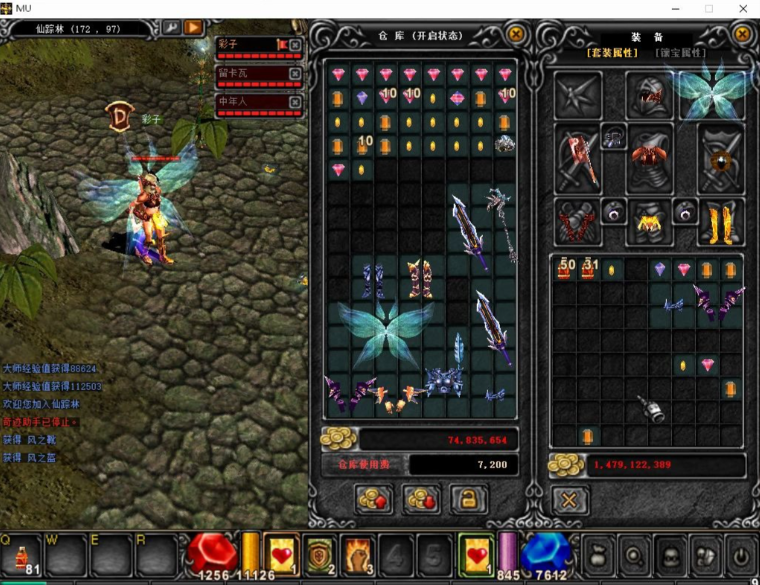The width and height of the screenshot is (760, 585).
Task: Use the potion in the Q hotkey slot
Action: point(22,555)
